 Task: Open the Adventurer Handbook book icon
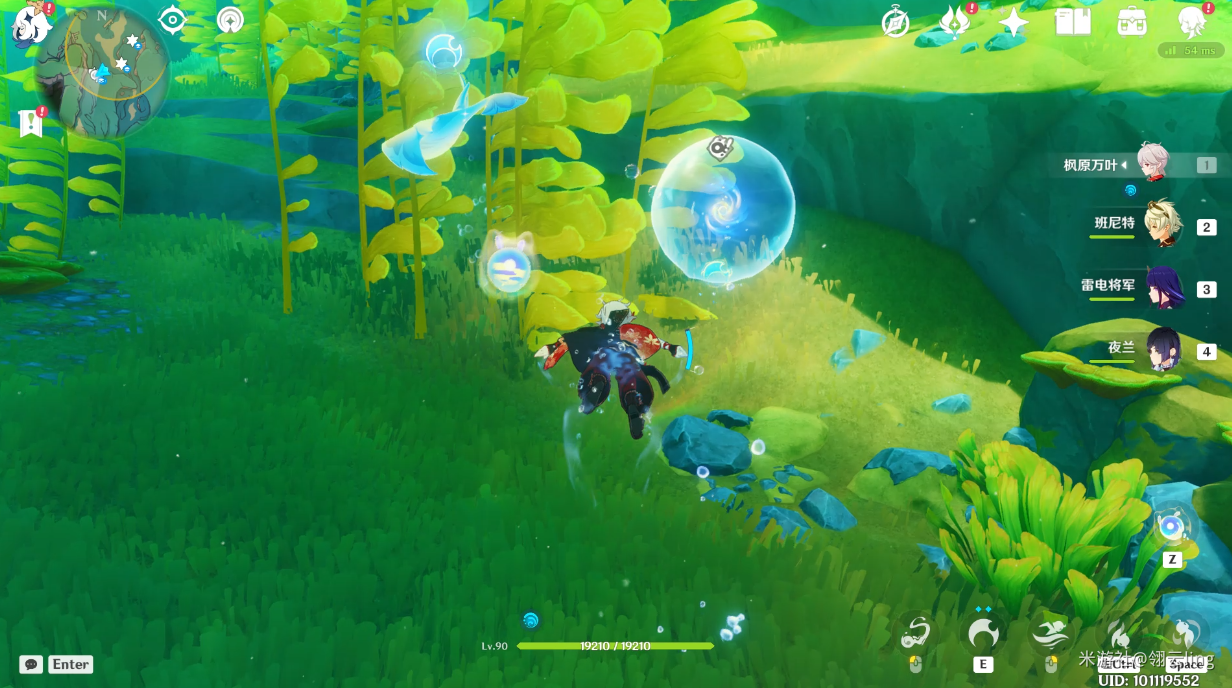tap(1073, 22)
